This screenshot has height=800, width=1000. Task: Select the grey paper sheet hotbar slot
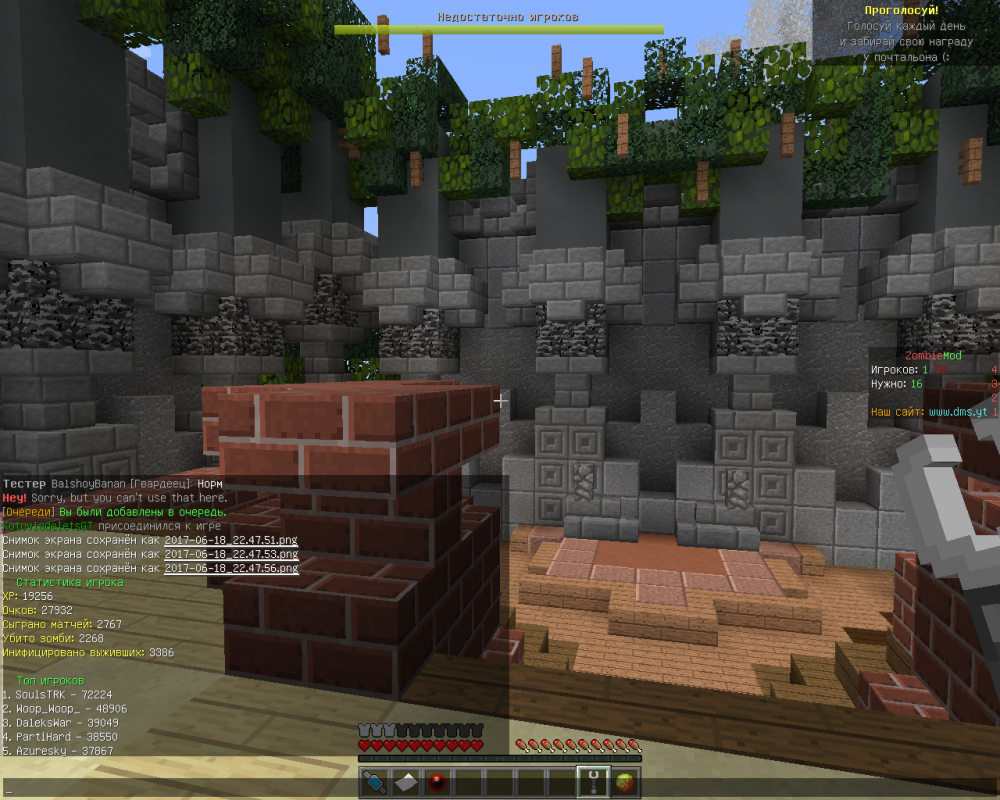(x=404, y=782)
